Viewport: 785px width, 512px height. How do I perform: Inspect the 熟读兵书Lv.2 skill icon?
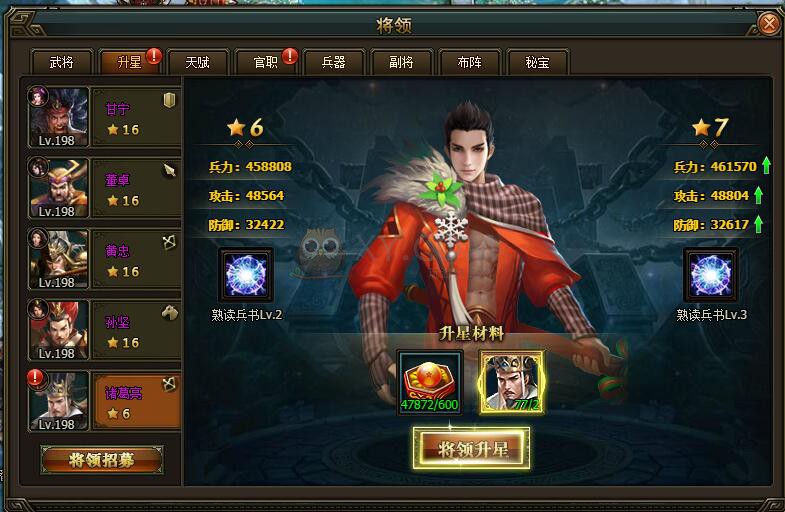tap(246, 277)
